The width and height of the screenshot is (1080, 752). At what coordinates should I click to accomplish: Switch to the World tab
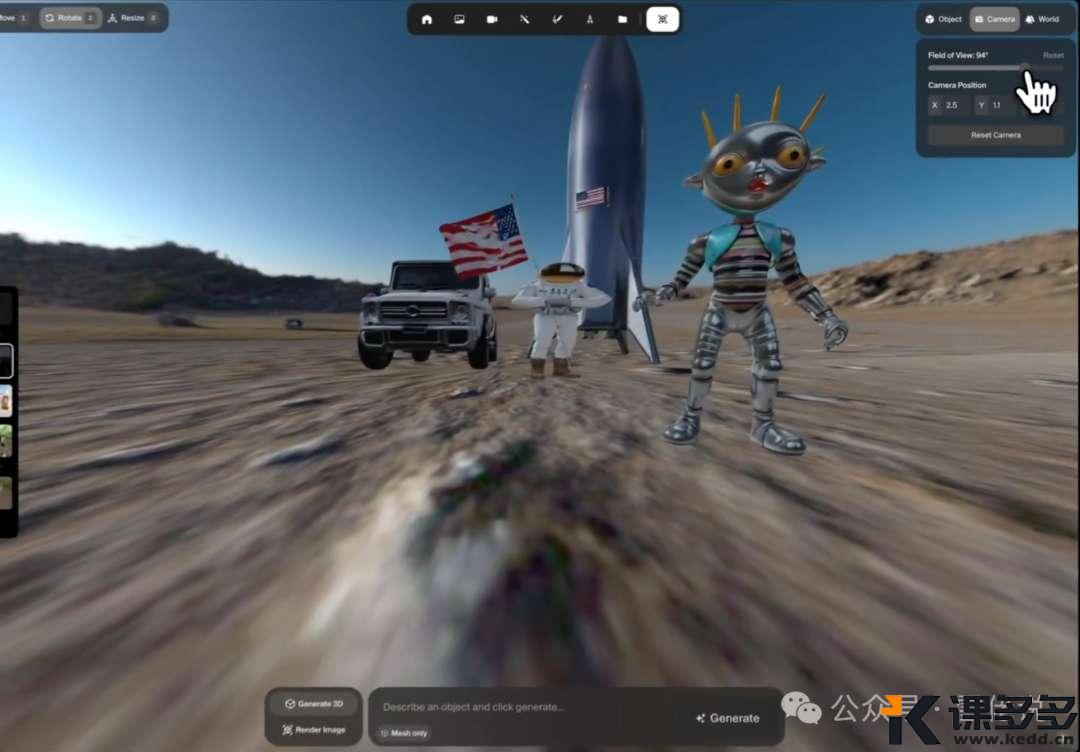pos(1042,19)
